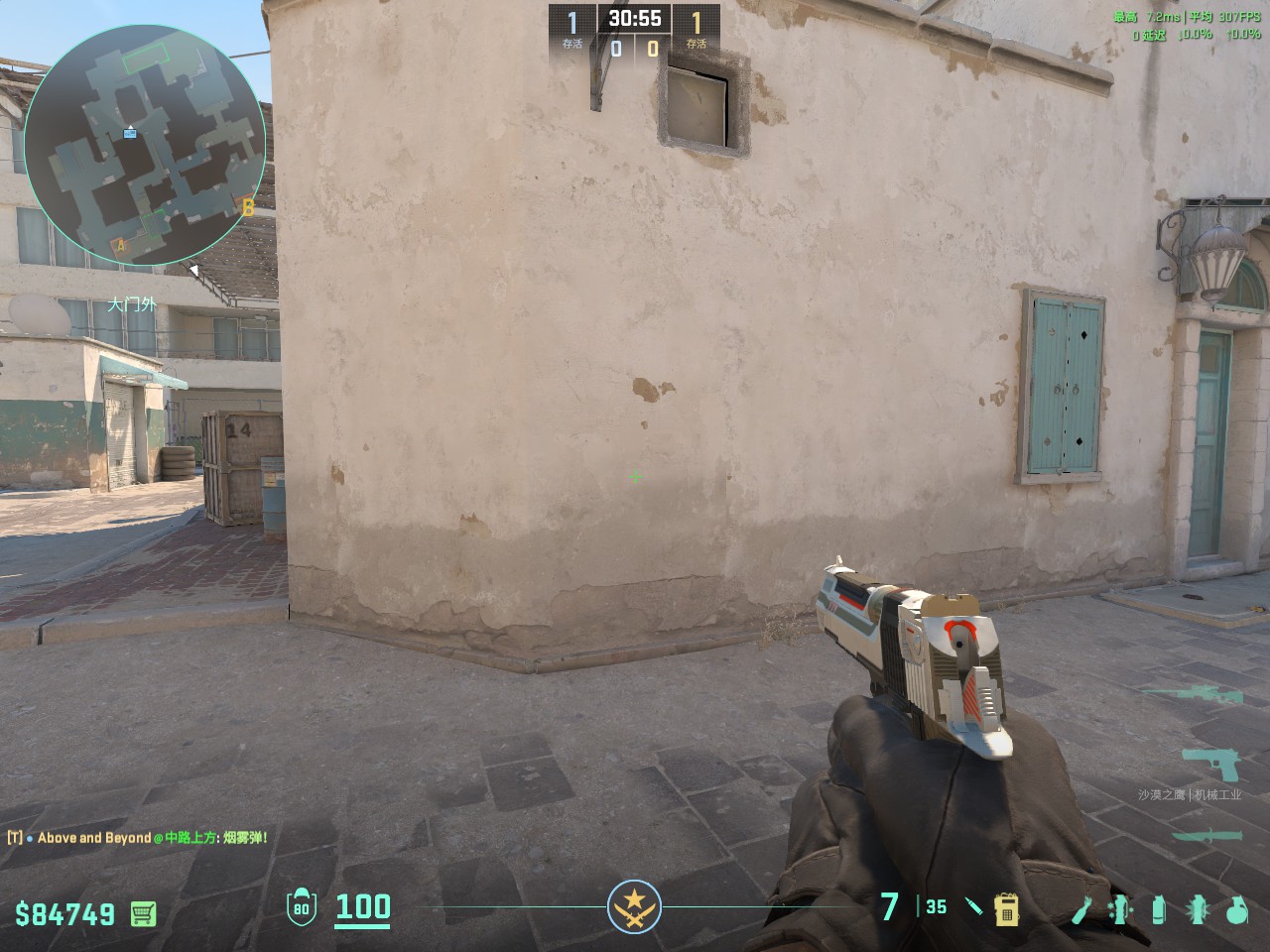The height and width of the screenshot is (952, 1270).
Task: Click the Above and Beyond chat message
Action: 139,838
